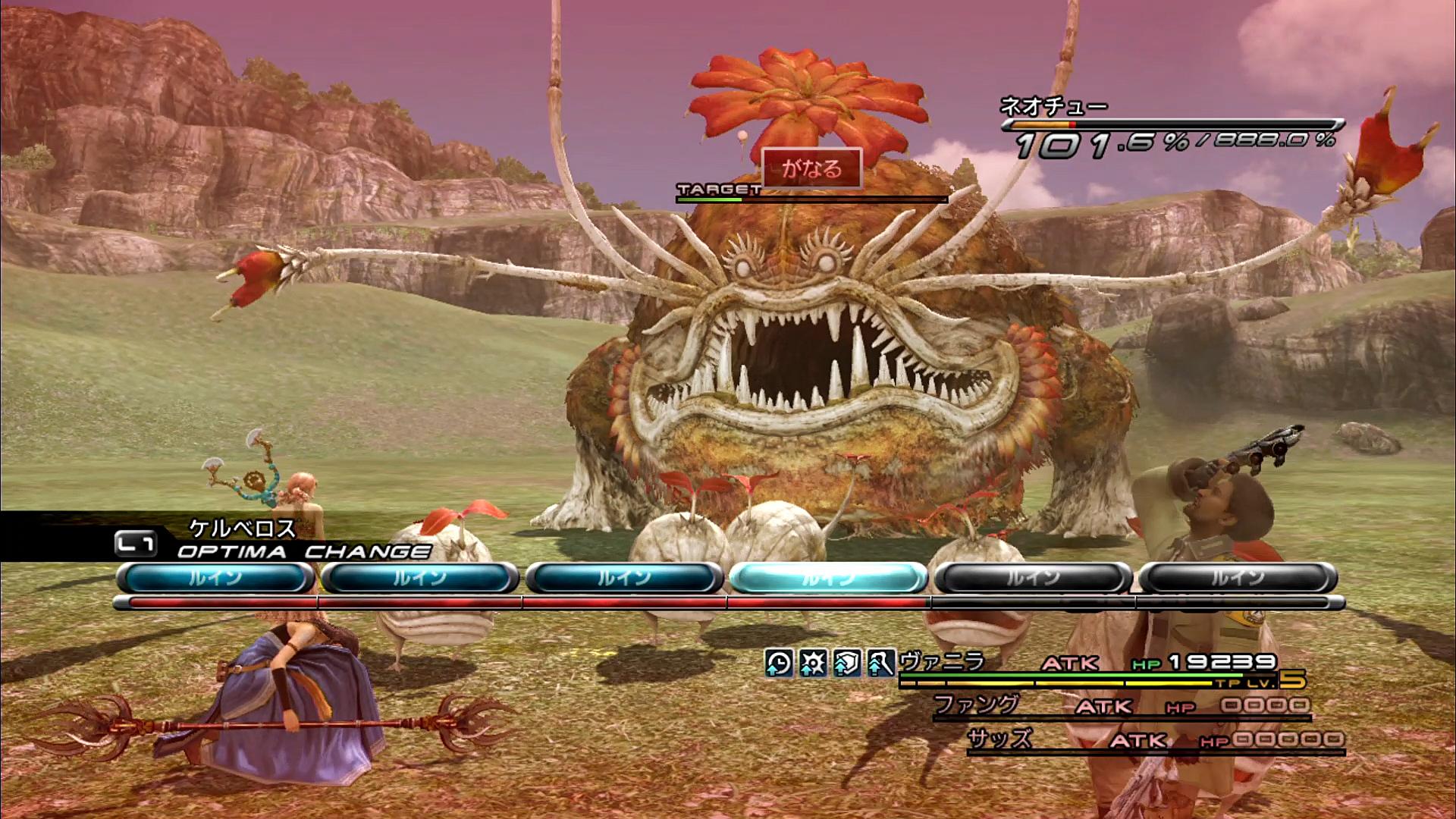Click the staff buff status icon
1456x819 pixels.
[880, 663]
